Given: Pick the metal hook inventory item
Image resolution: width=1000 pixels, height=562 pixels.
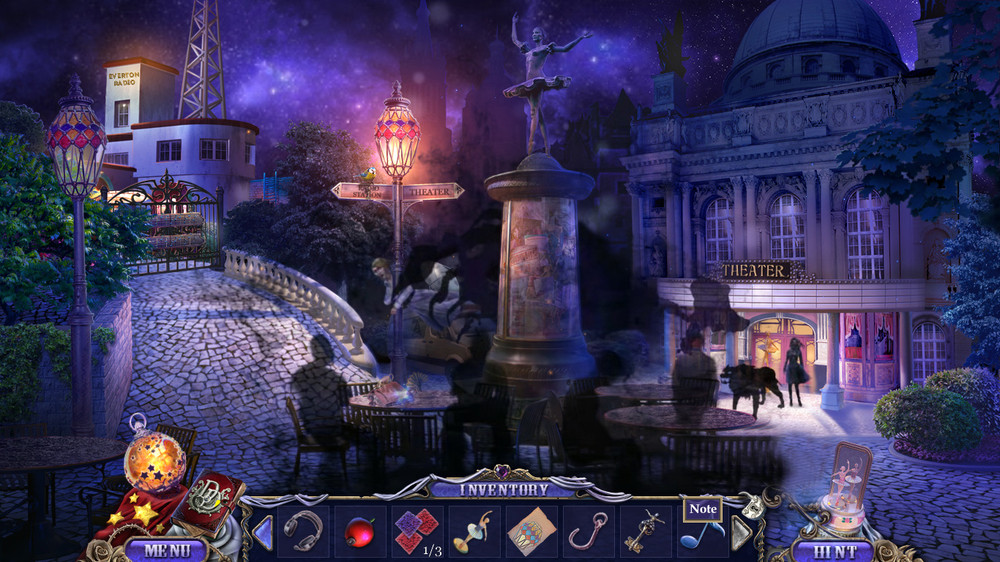Looking at the screenshot, I should (588, 530).
